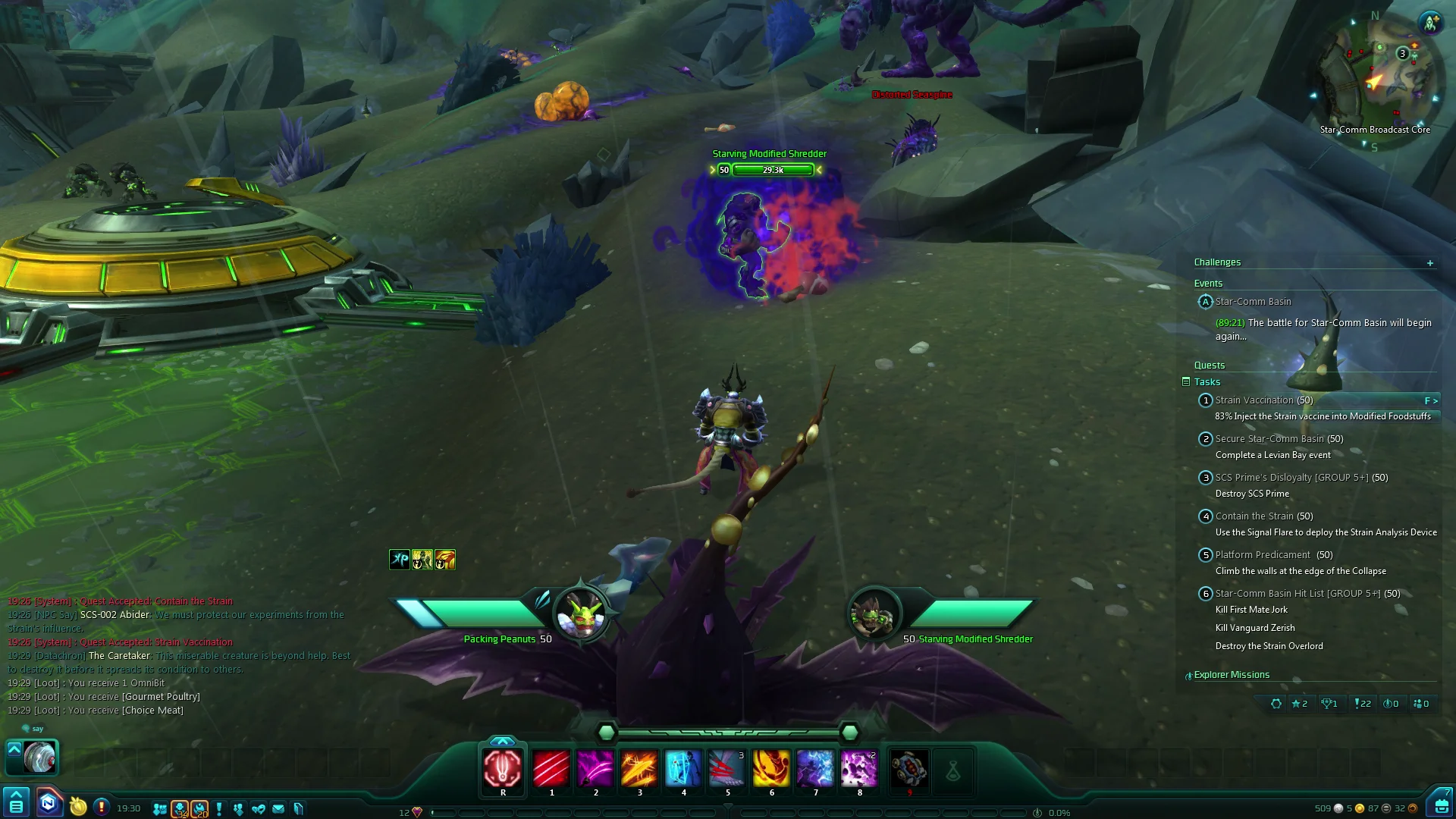Trigger the orange strike ability in slot 3

click(x=639, y=769)
